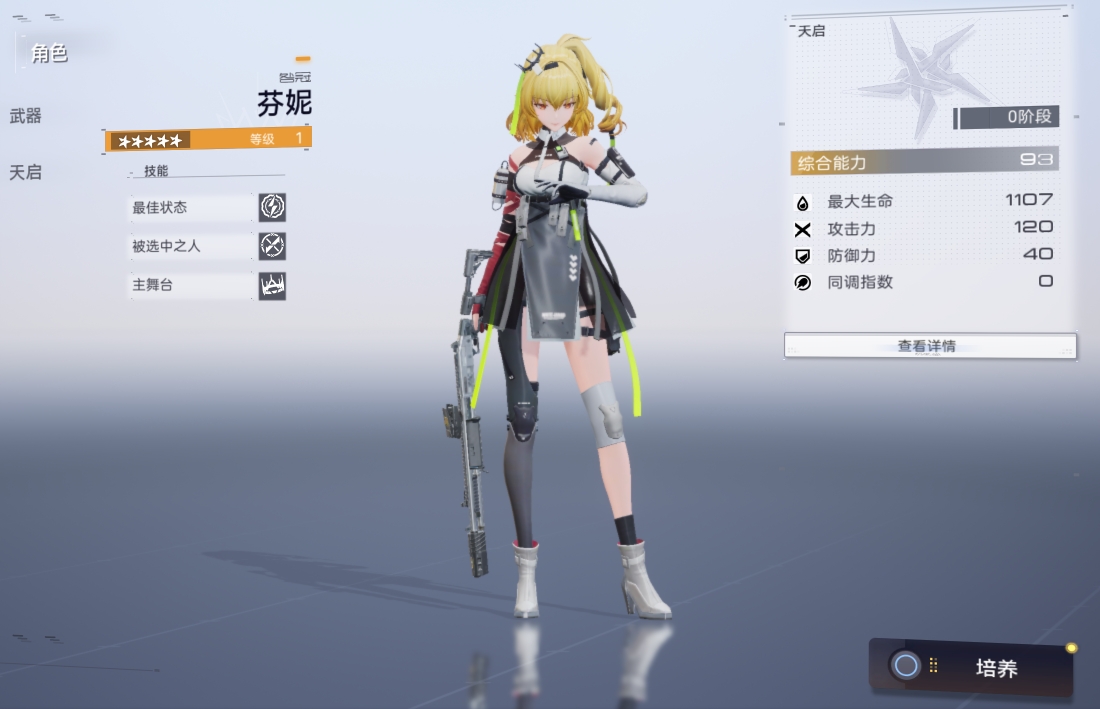This screenshot has width=1100, height=709.
Task: Select the 主舞台 skill
Action: [x=208, y=285]
